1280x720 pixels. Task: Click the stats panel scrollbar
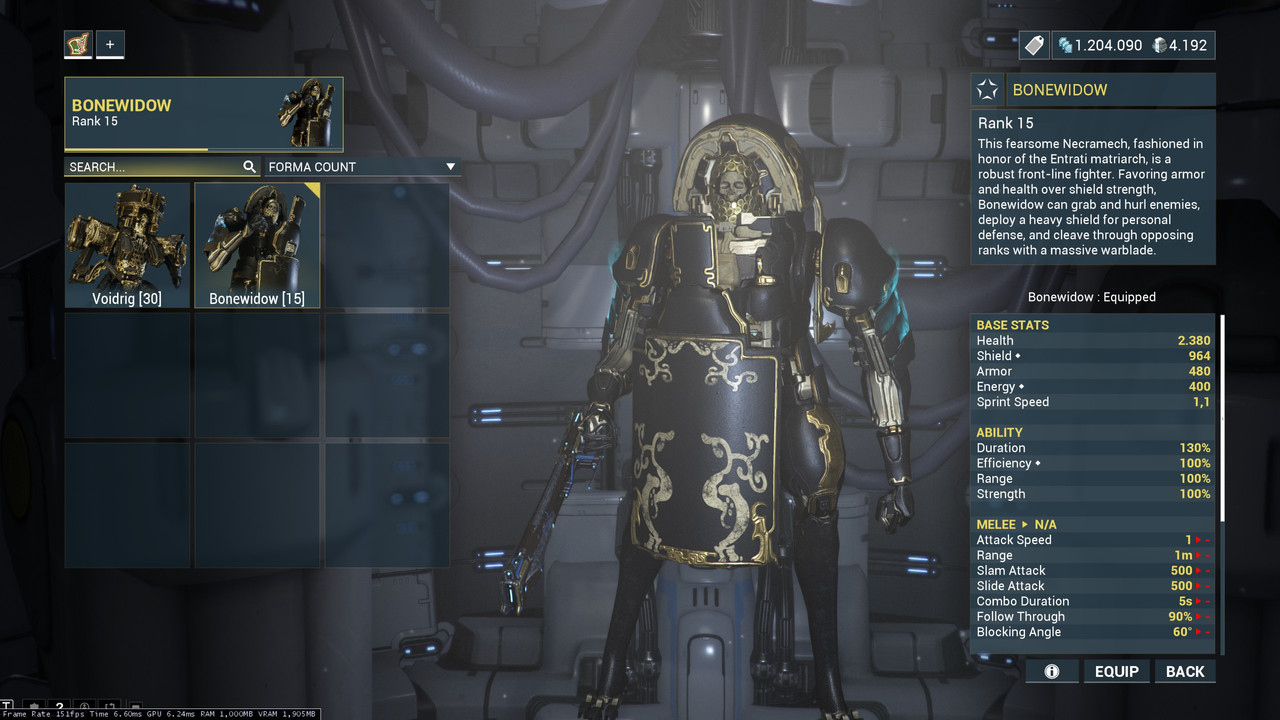1221,420
